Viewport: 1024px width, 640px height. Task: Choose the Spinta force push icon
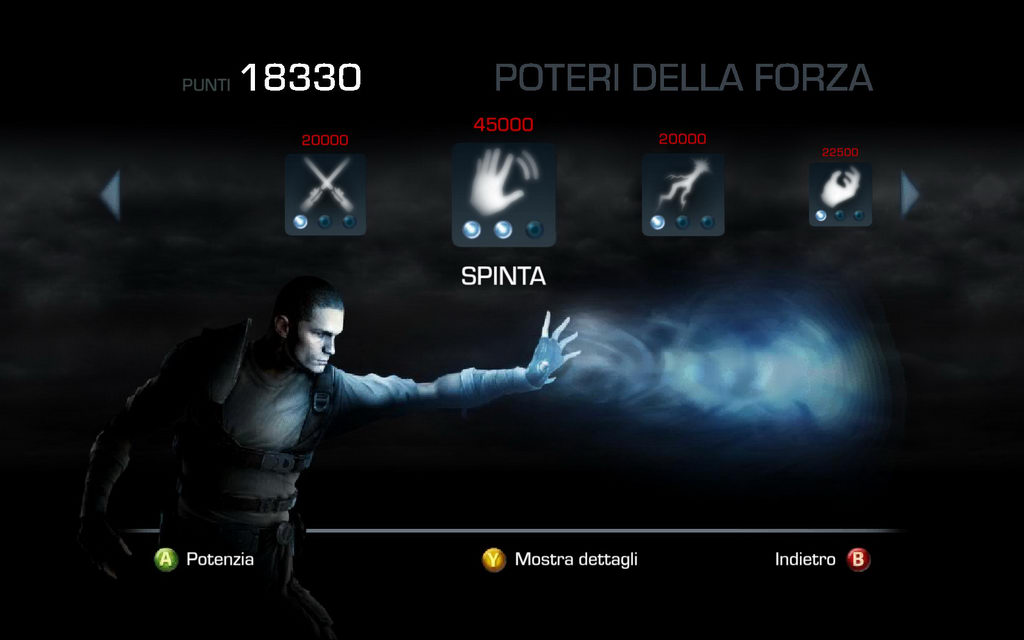(x=503, y=193)
